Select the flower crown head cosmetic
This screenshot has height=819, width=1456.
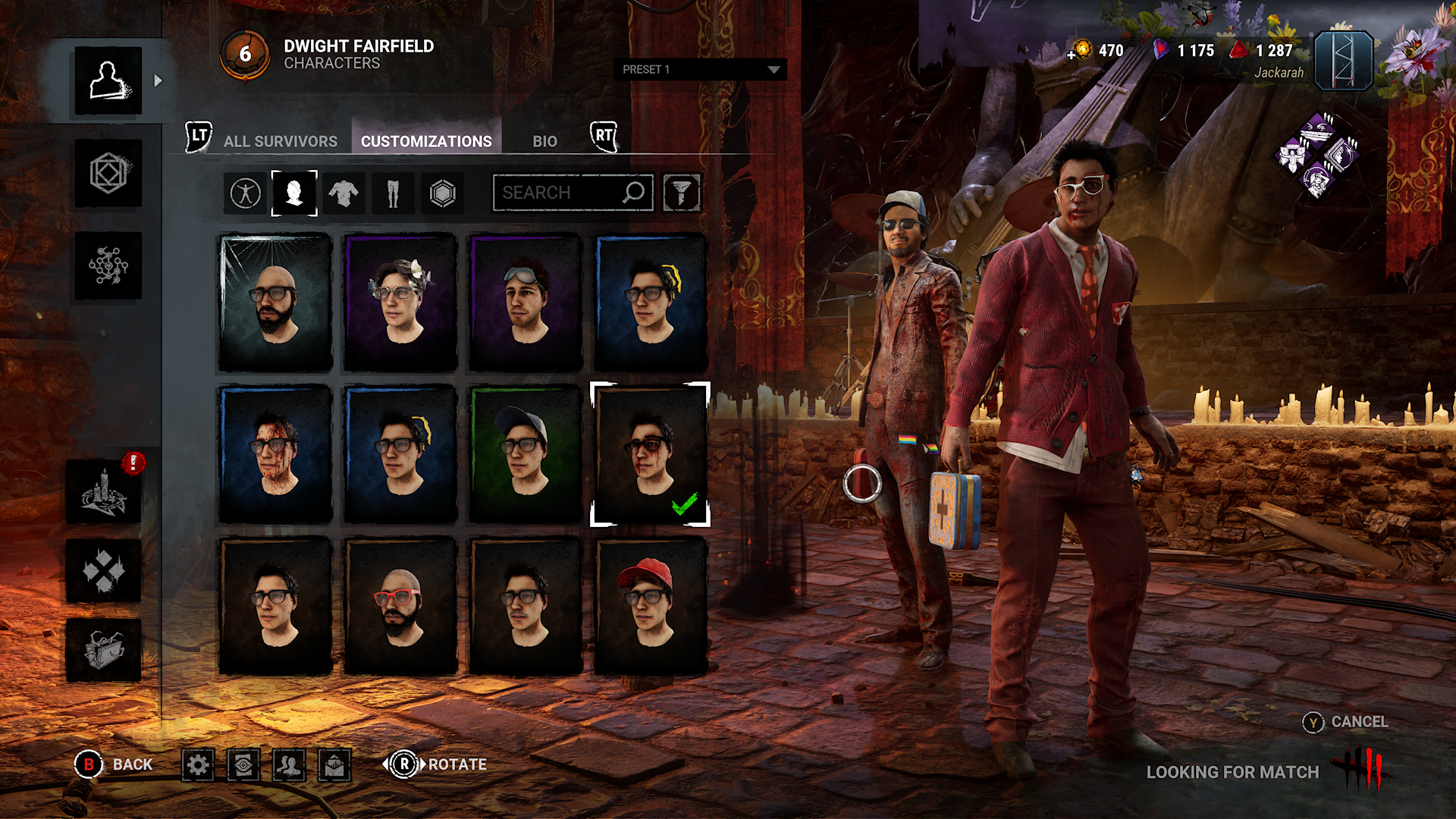(400, 303)
